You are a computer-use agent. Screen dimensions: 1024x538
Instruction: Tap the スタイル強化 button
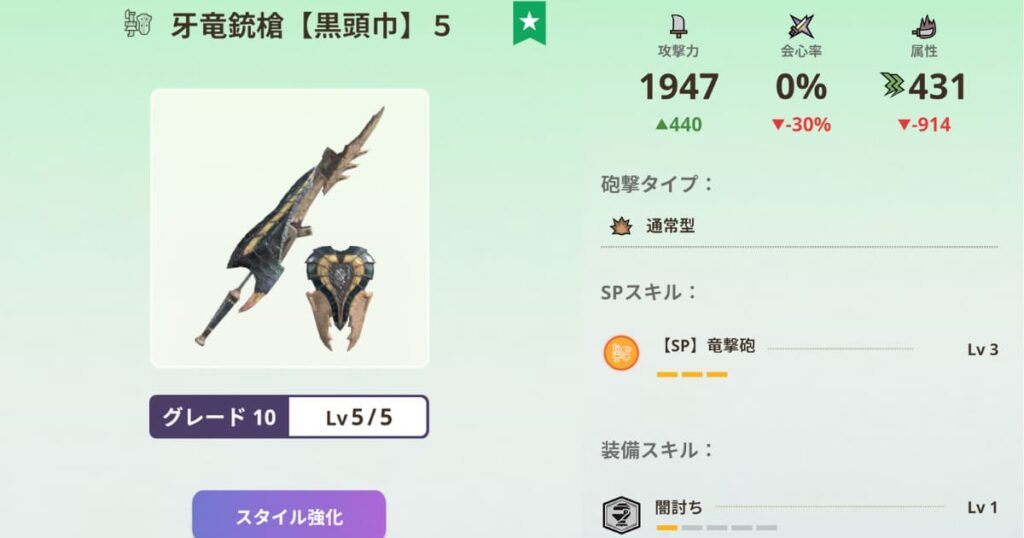pyautogui.click(x=289, y=516)
